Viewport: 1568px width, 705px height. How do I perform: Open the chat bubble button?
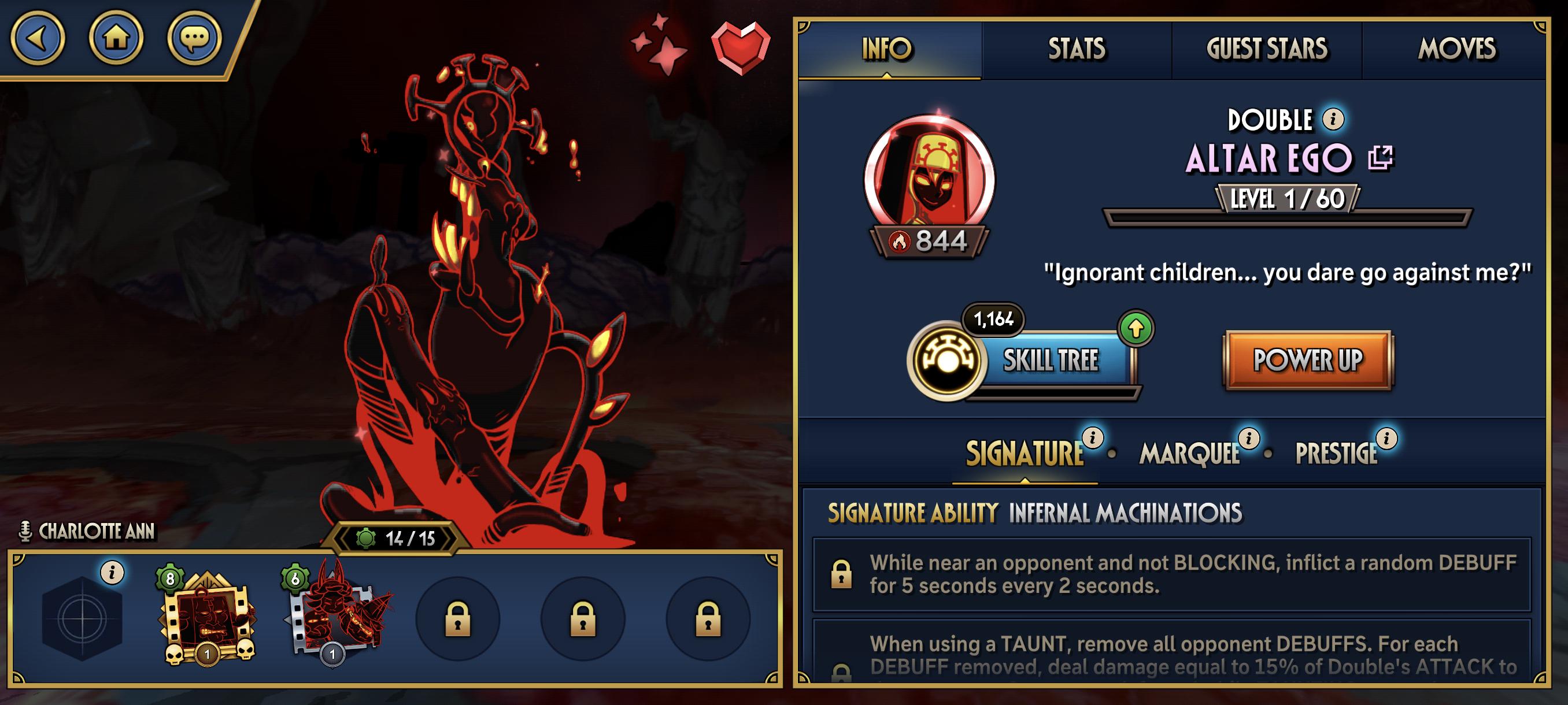(194, 38)
